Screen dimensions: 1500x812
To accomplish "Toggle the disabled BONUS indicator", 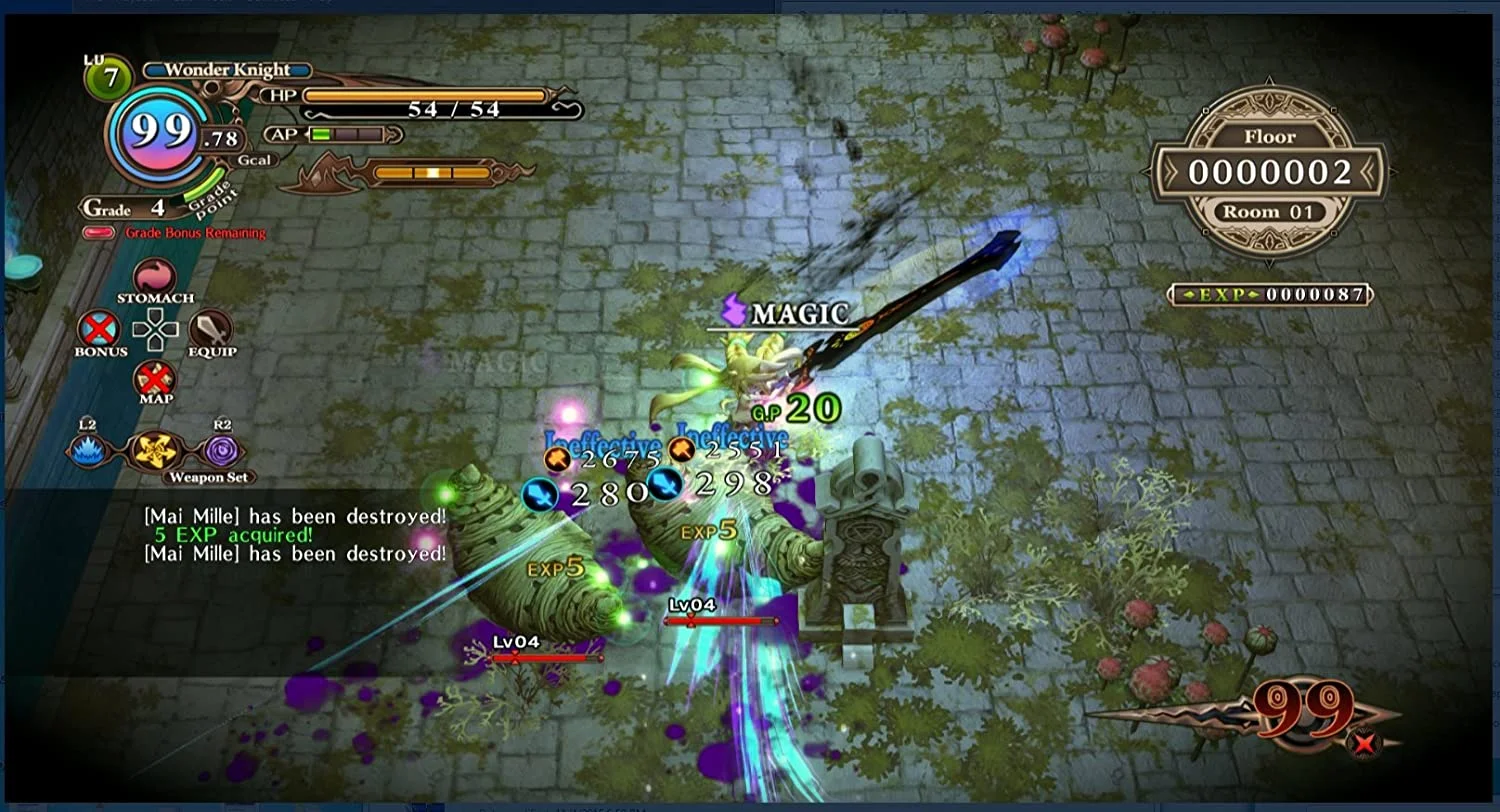I will tap(99, 331).
